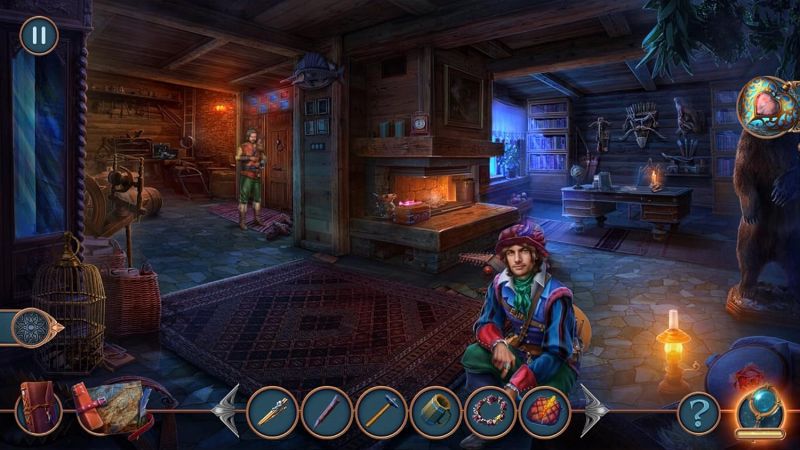The height and width of the screenshot is (450, 800).
Task: Pick the hammer from the inventory
Action: coord(381,411)
